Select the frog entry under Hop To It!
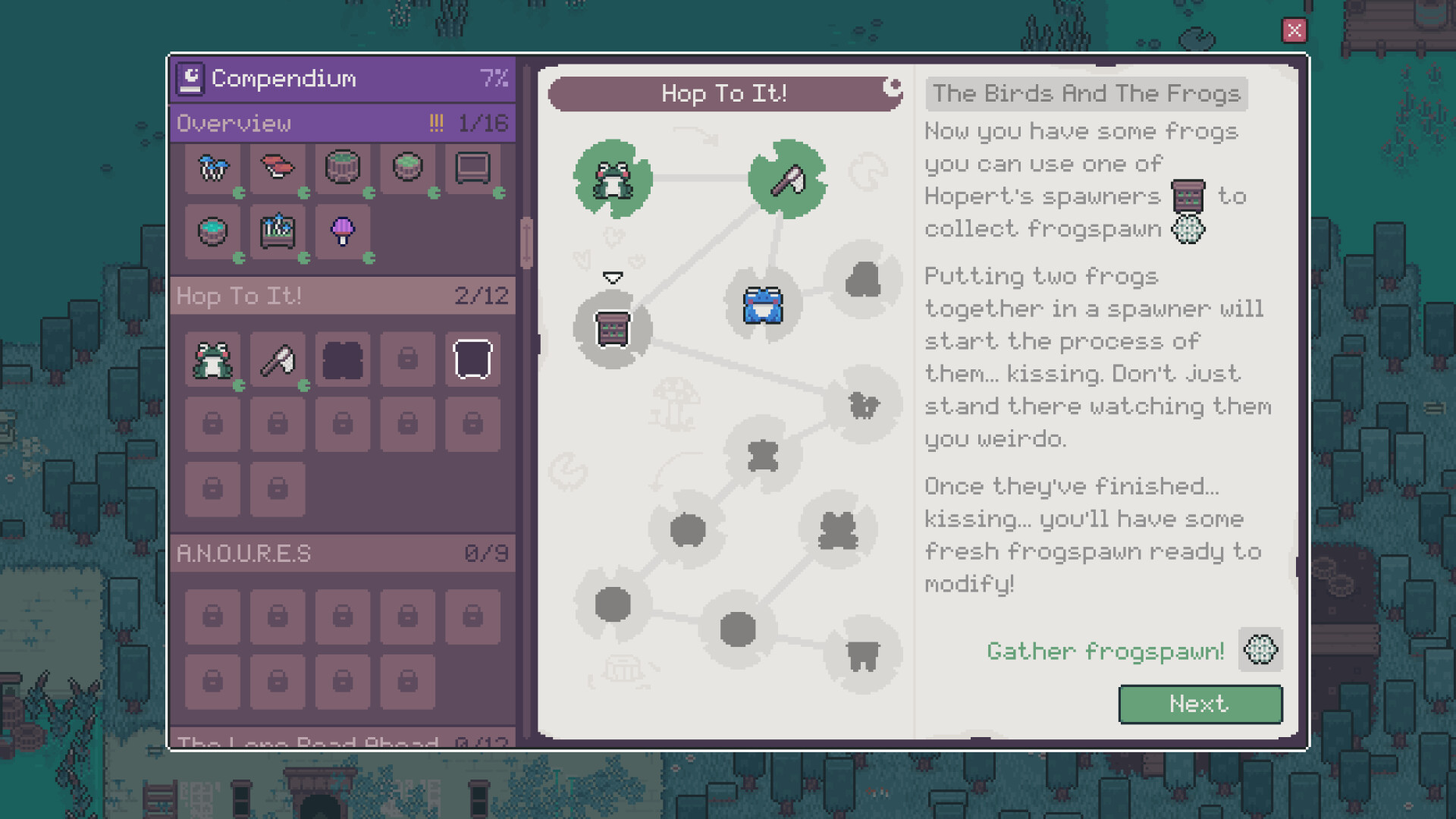 tap(212, 359)
